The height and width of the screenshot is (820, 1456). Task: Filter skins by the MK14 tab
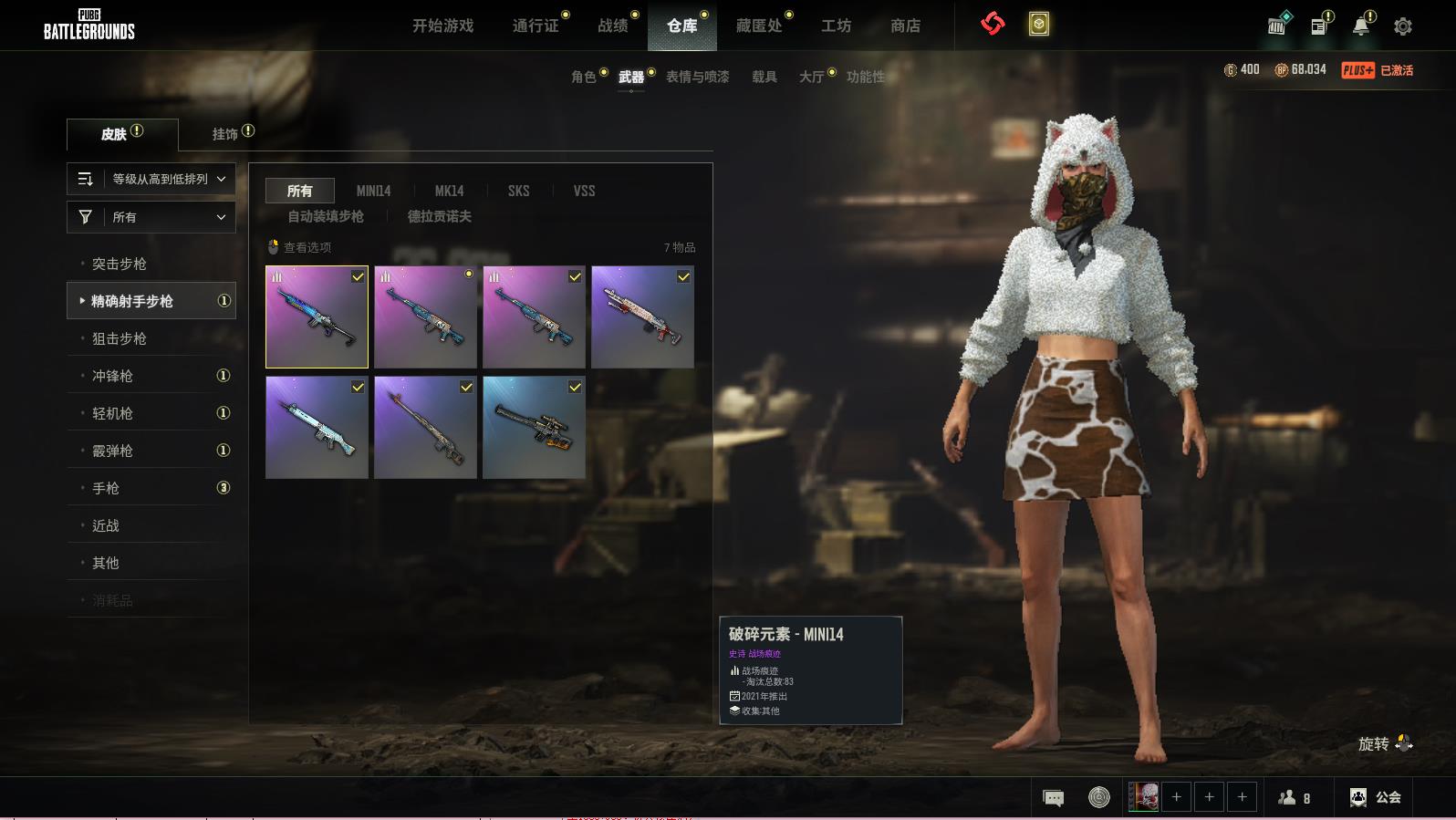pos(449,191)
